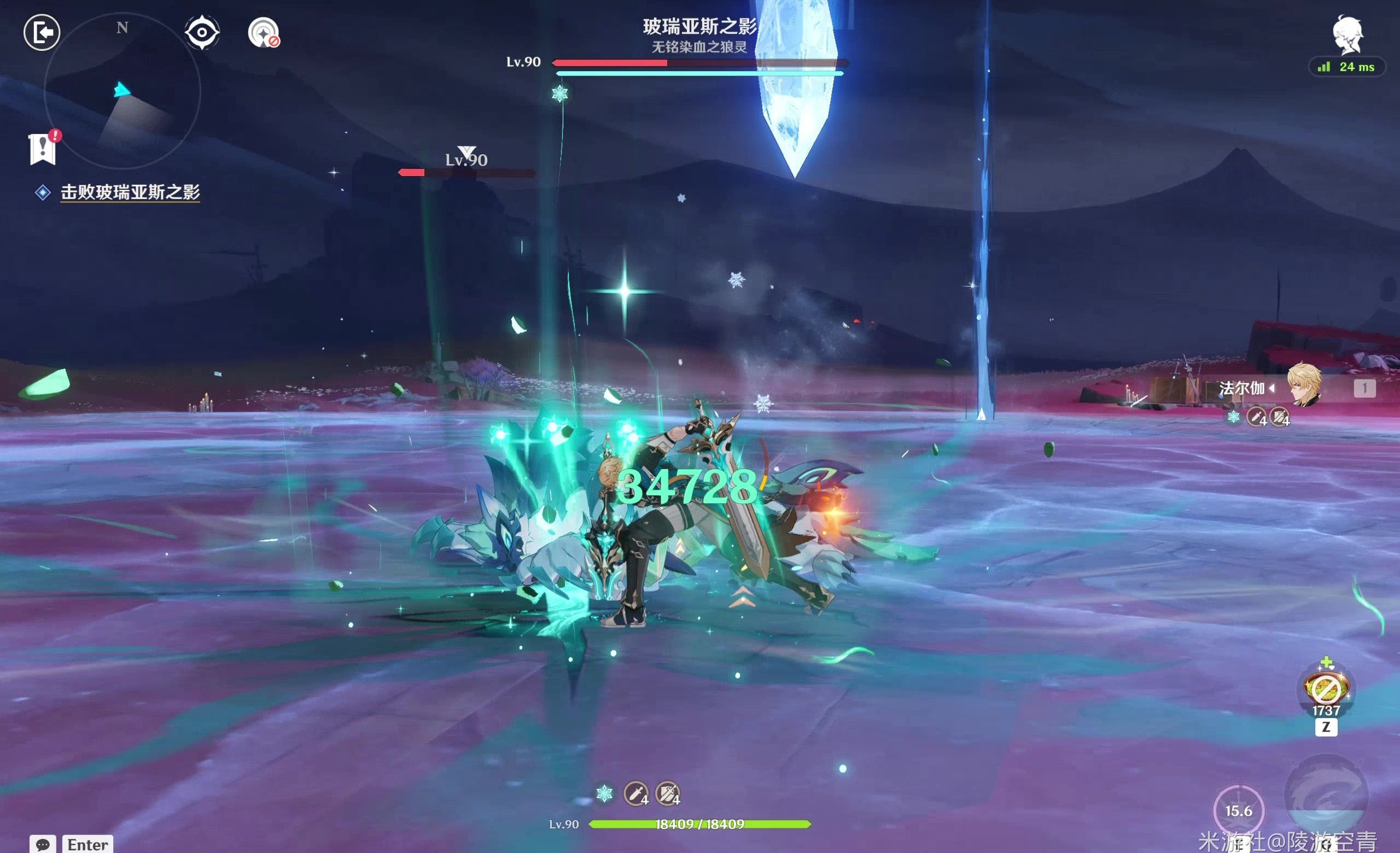This screenshot has width=1400, height=853.
Task: Open the disabled co-op multiplayer icon
Action: [x=263, y=32]
